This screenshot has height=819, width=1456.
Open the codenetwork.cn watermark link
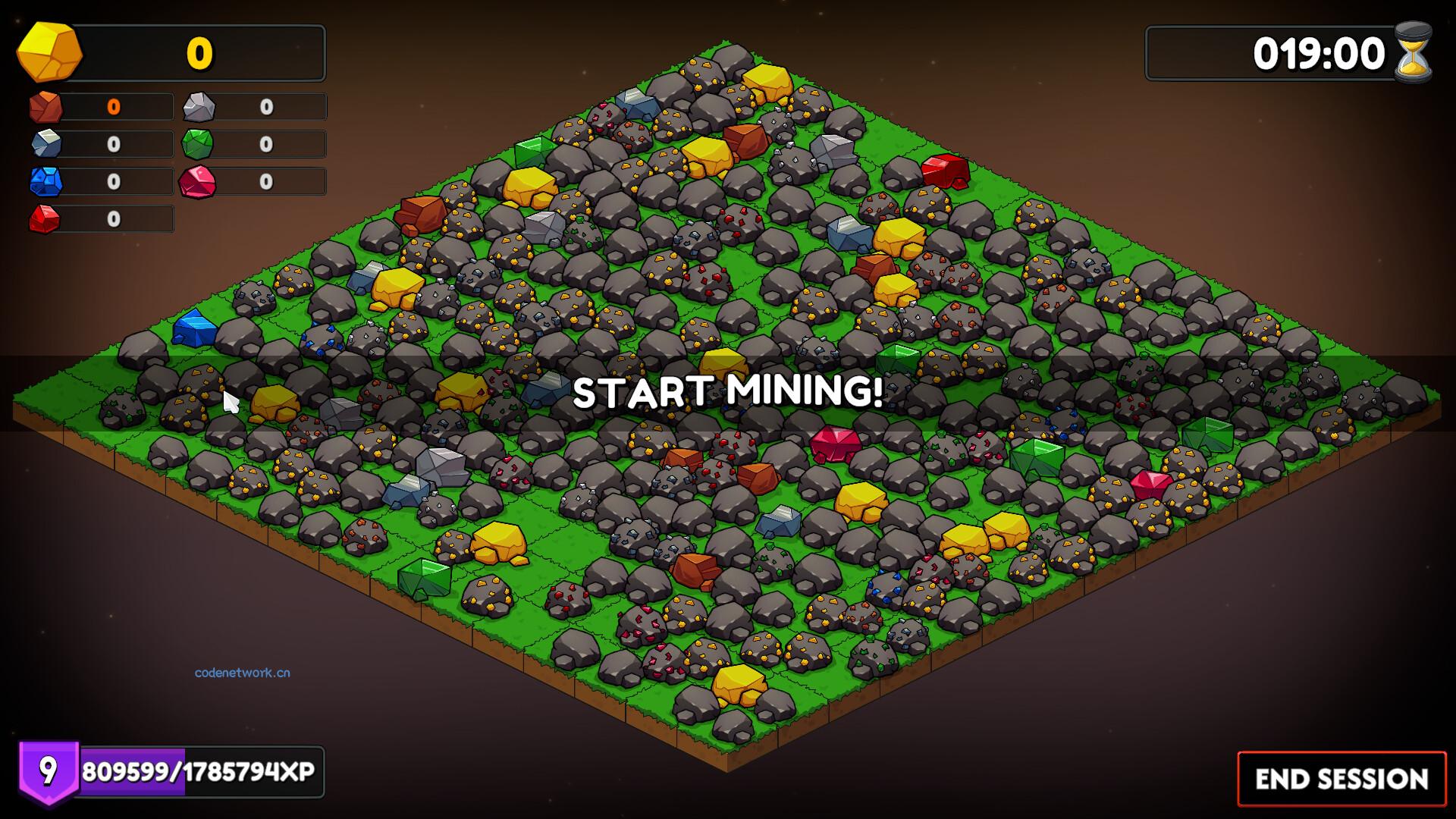pos(241,672)
